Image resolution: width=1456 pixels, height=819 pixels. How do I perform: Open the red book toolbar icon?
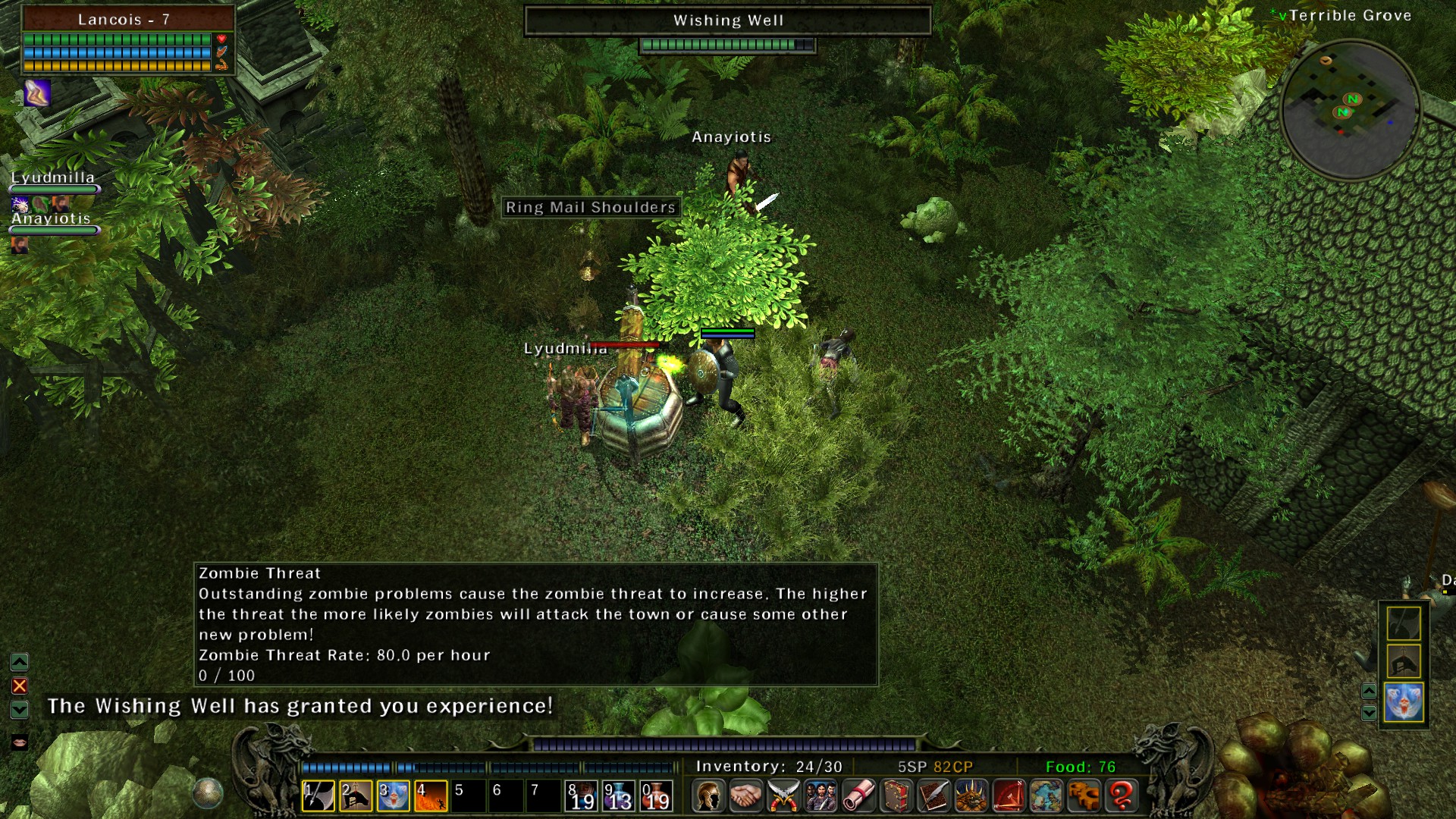896,796
